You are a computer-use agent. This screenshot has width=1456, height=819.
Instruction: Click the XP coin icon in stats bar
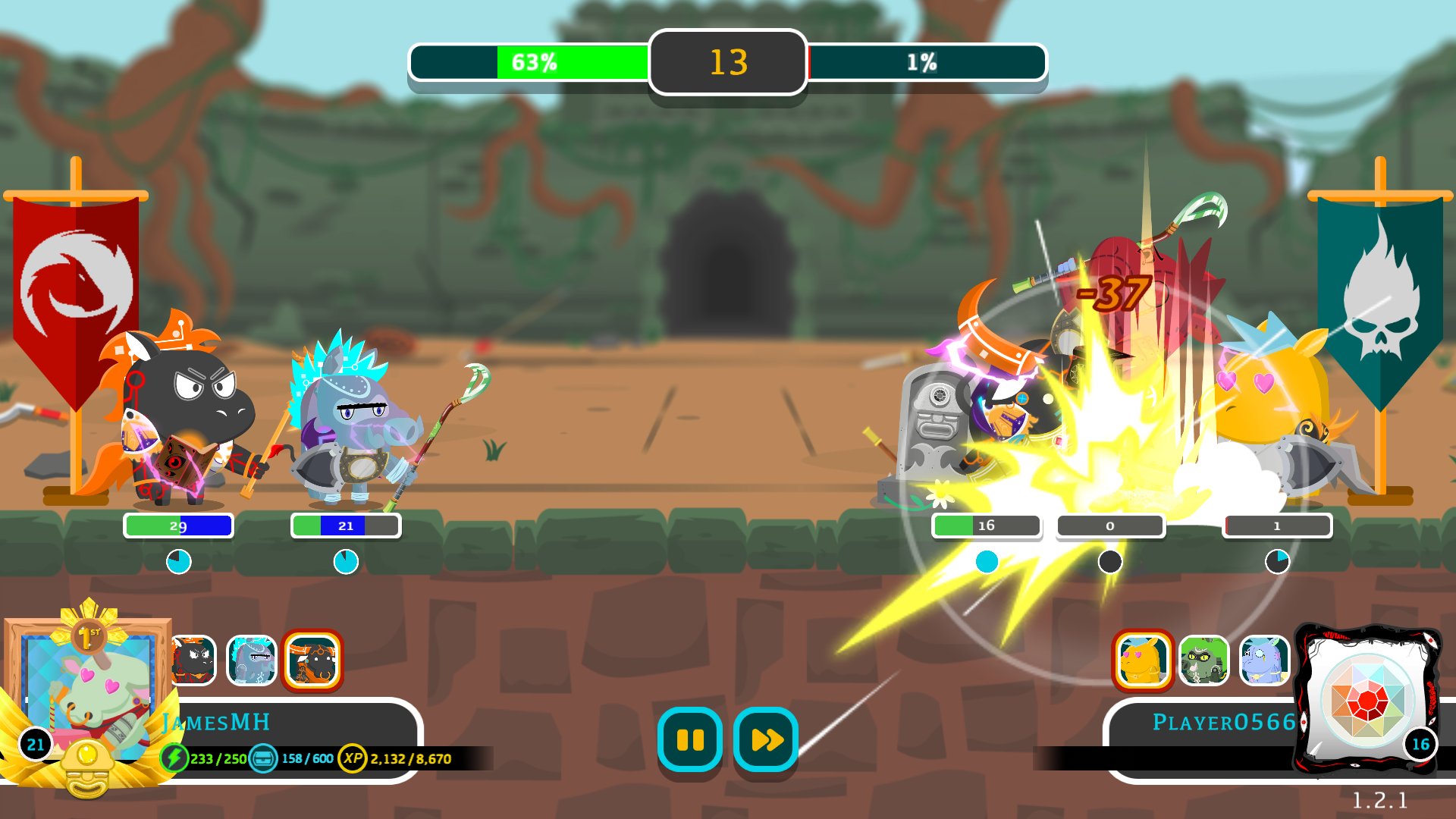[353, 757]
